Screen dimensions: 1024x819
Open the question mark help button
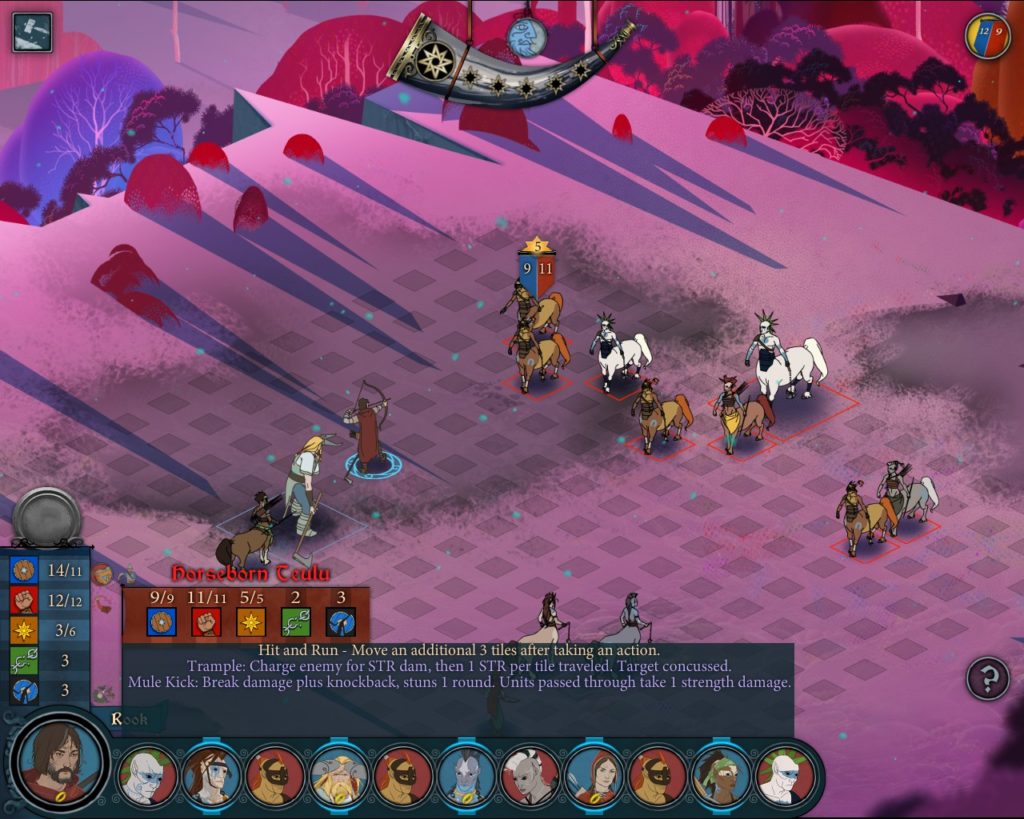[988, 679]
